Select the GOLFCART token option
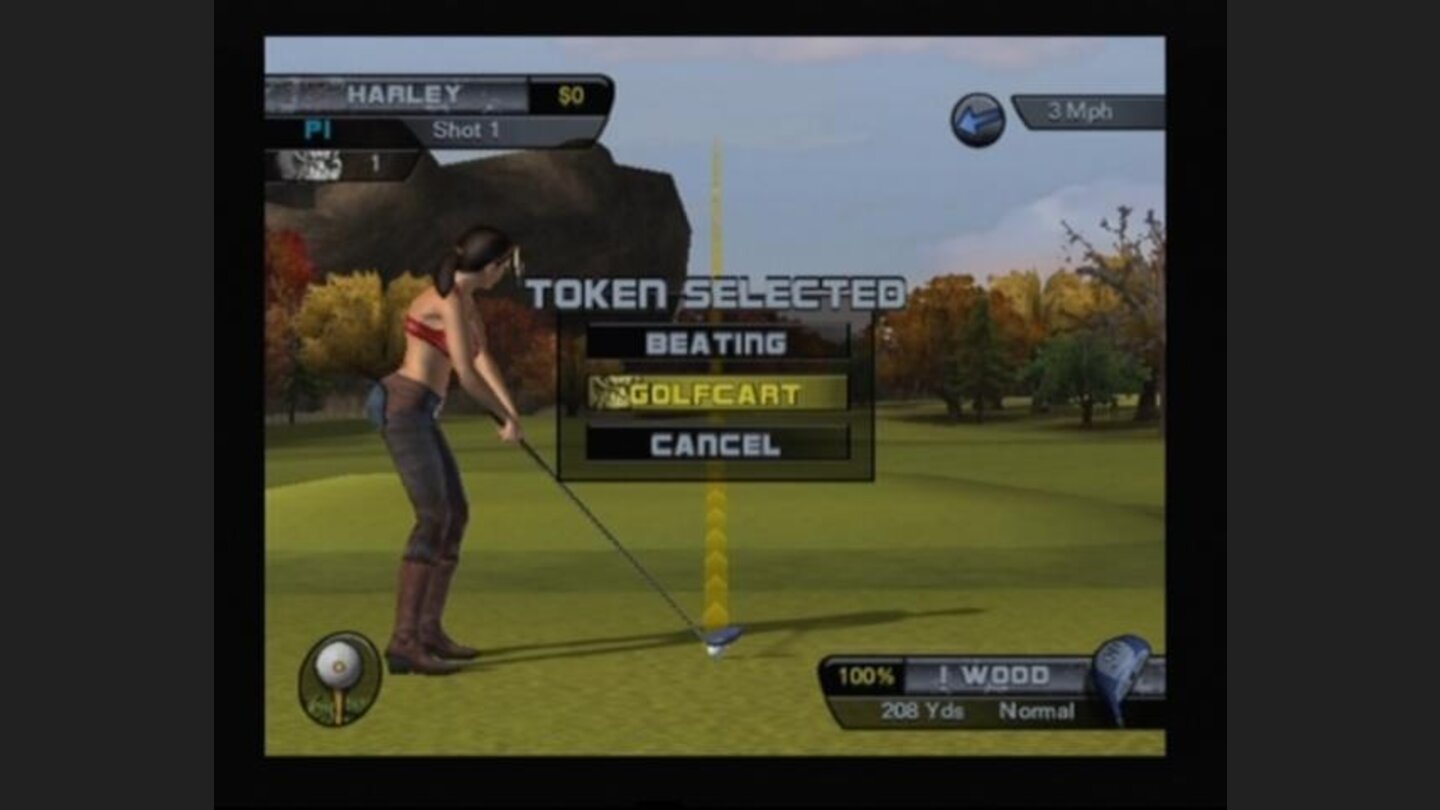The height and width of the screenshot is (810, 1440). click(x=716, y=394)
